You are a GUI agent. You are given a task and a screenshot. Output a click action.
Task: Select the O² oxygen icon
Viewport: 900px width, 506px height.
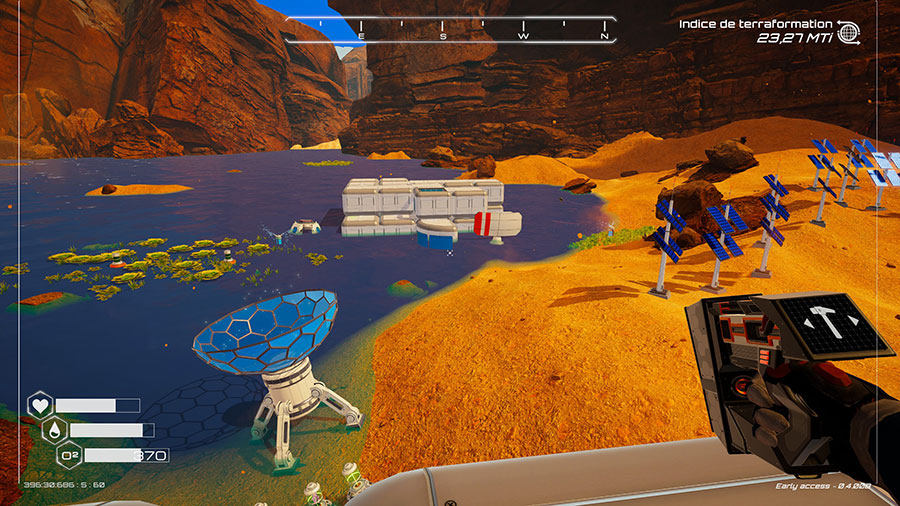click(x=69, y=456)
